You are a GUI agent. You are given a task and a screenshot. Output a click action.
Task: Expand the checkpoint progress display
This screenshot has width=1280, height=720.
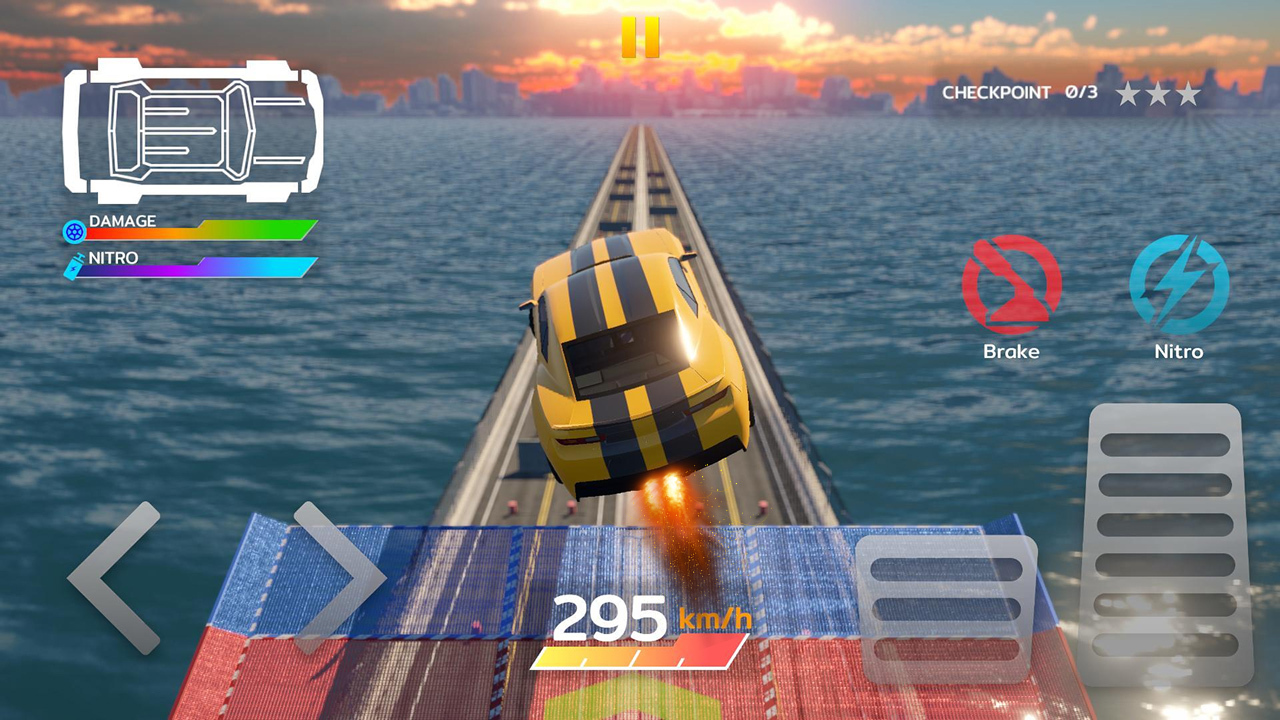[1021, 91]
